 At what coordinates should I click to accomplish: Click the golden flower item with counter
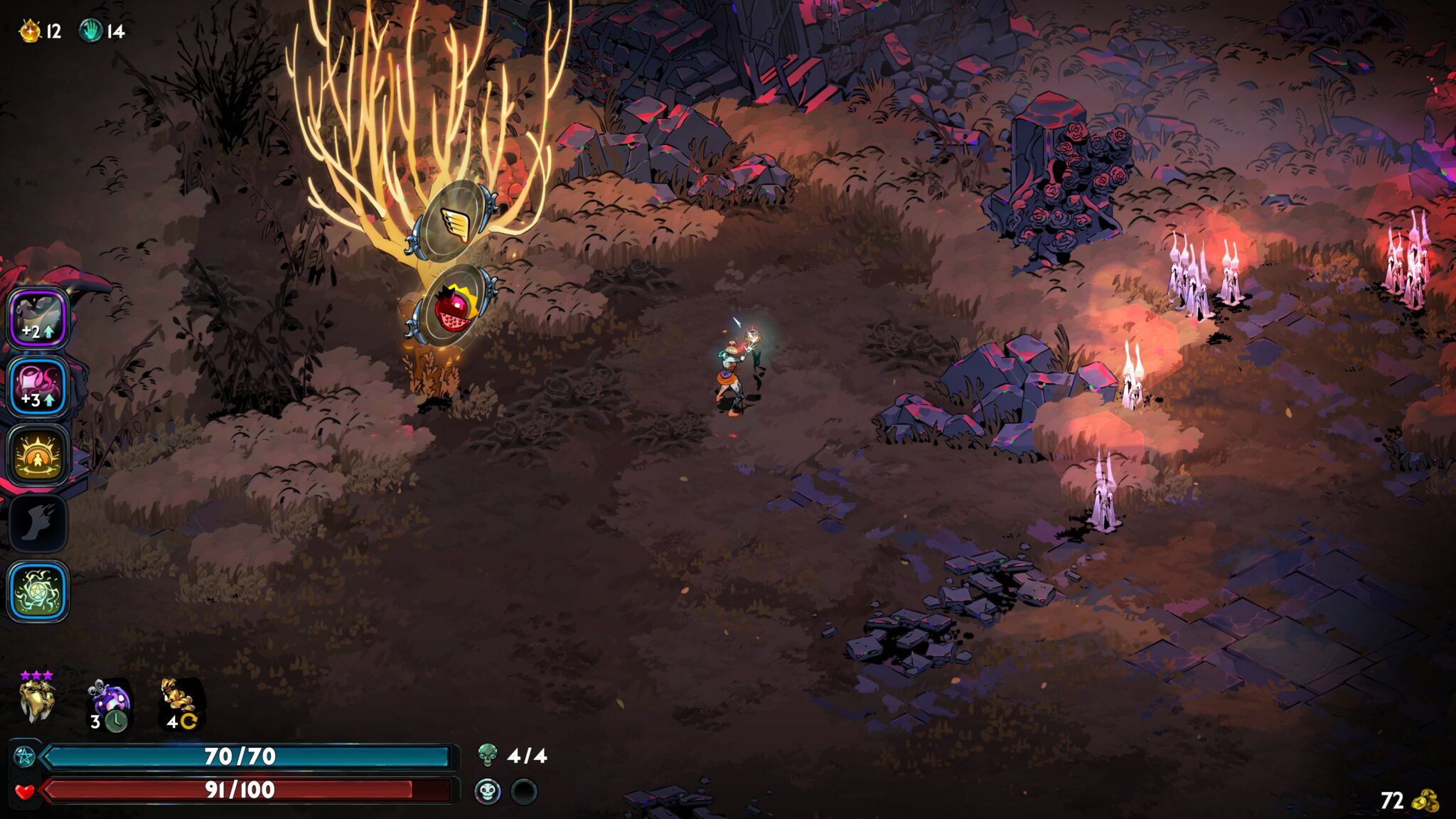coord(181,704)
